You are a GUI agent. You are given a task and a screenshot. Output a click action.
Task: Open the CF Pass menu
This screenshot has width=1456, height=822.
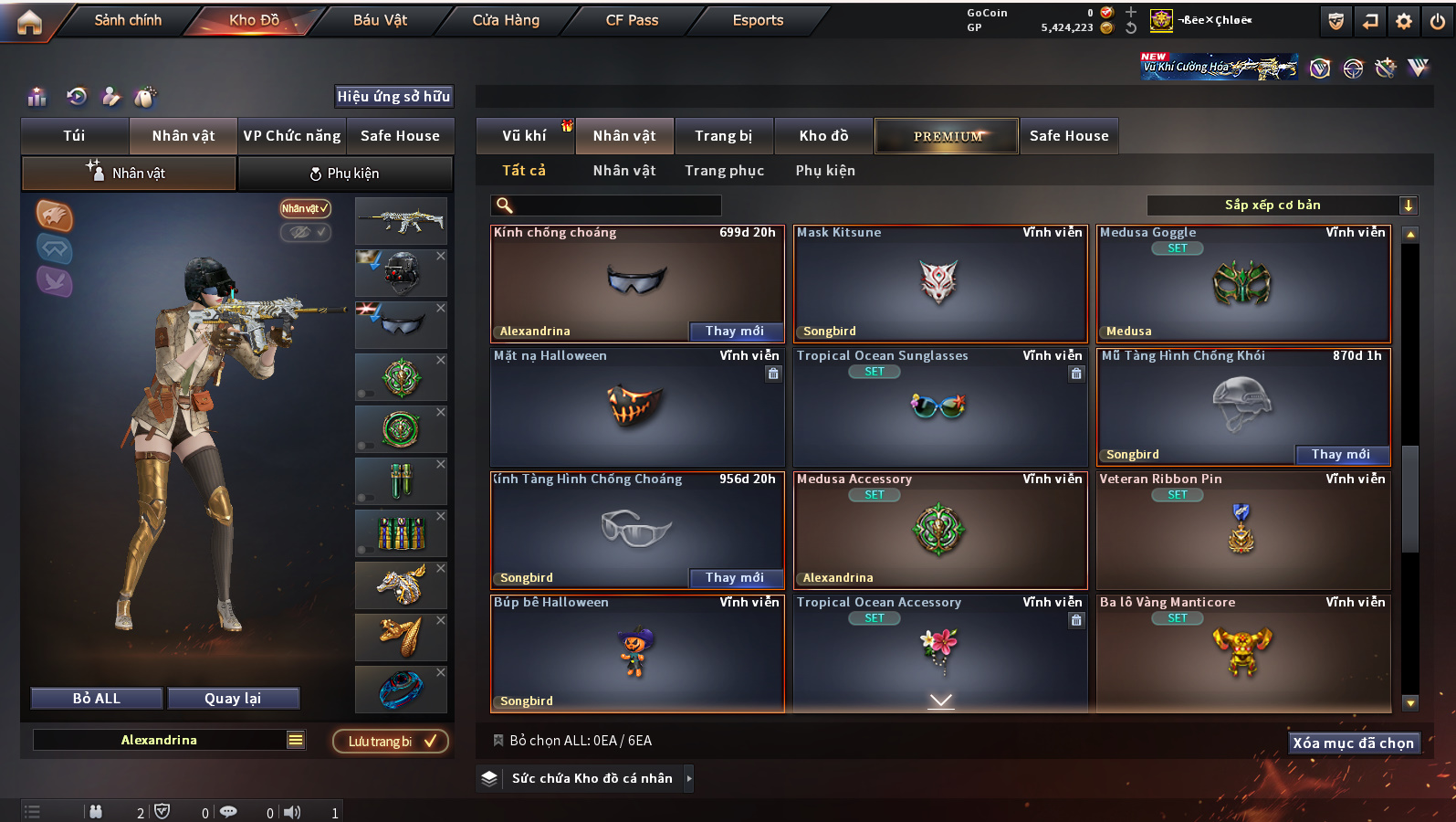(x=632, y=20)
